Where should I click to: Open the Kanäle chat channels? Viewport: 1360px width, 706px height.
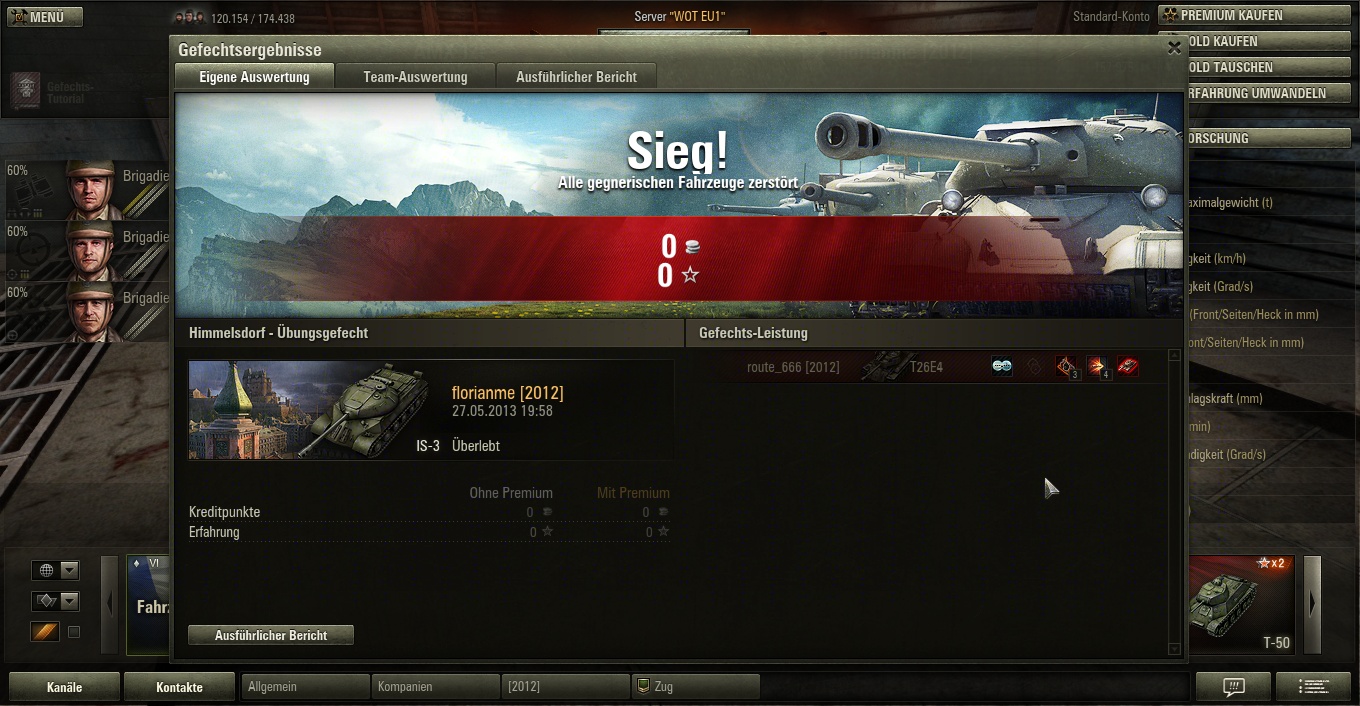click(64, 687)
